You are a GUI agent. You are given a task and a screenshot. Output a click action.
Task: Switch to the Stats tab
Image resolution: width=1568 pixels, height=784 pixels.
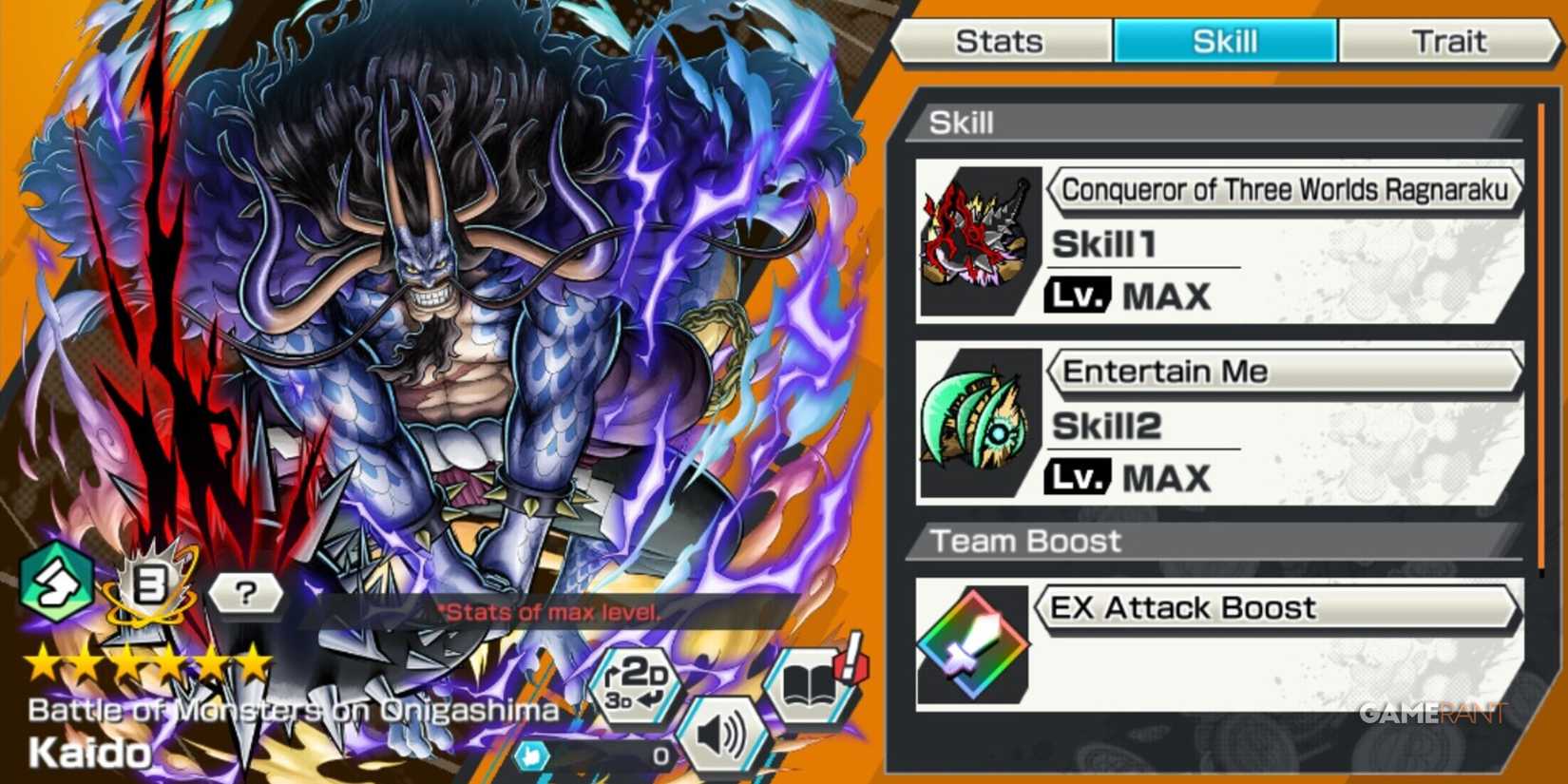click(x=1001, y=40)
